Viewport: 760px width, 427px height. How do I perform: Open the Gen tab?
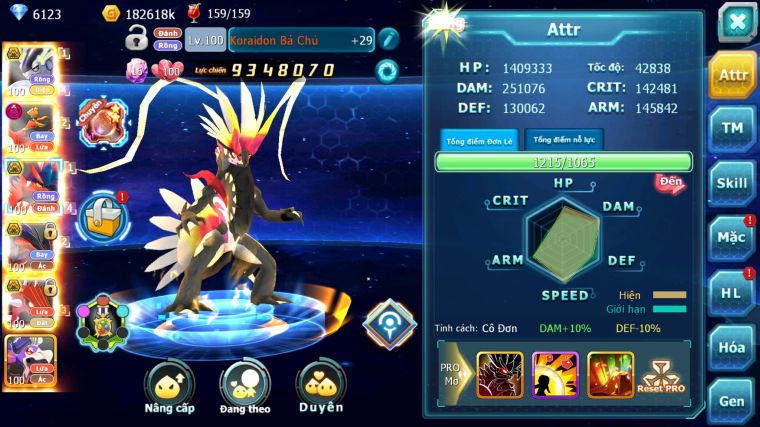731,400
